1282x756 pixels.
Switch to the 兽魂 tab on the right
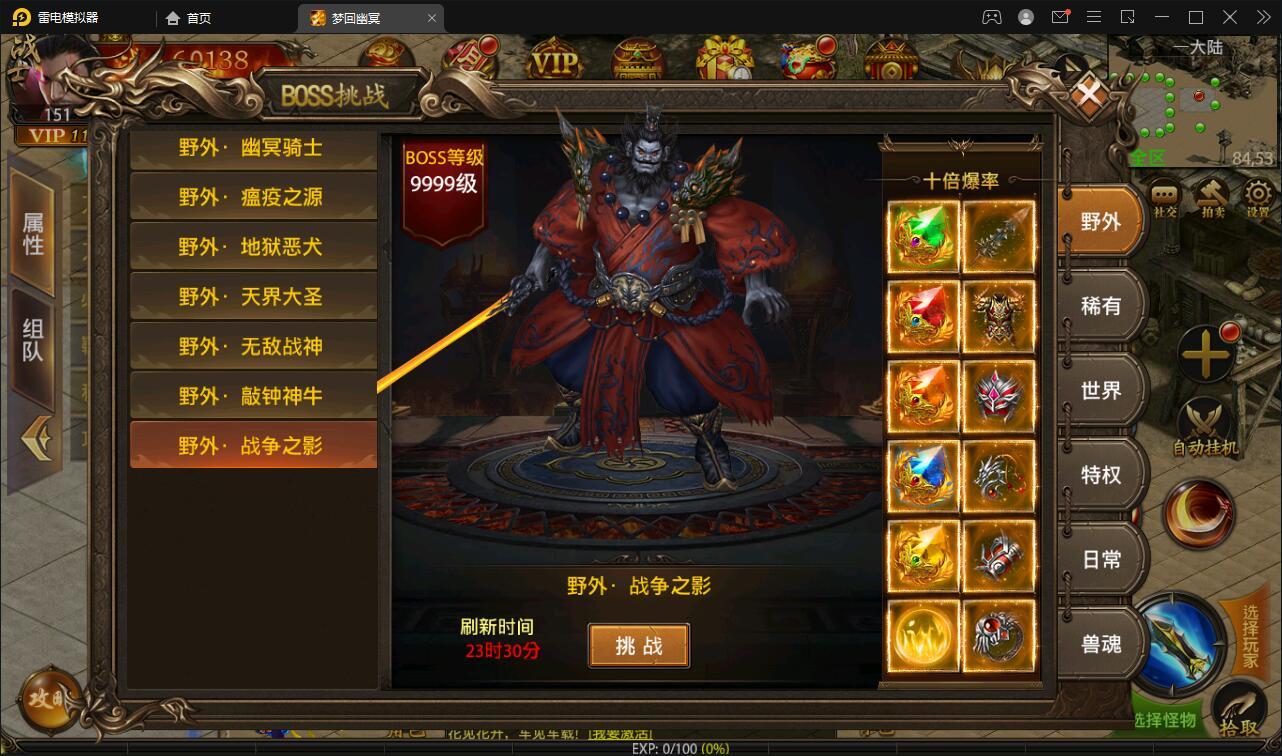(1102, 645)
